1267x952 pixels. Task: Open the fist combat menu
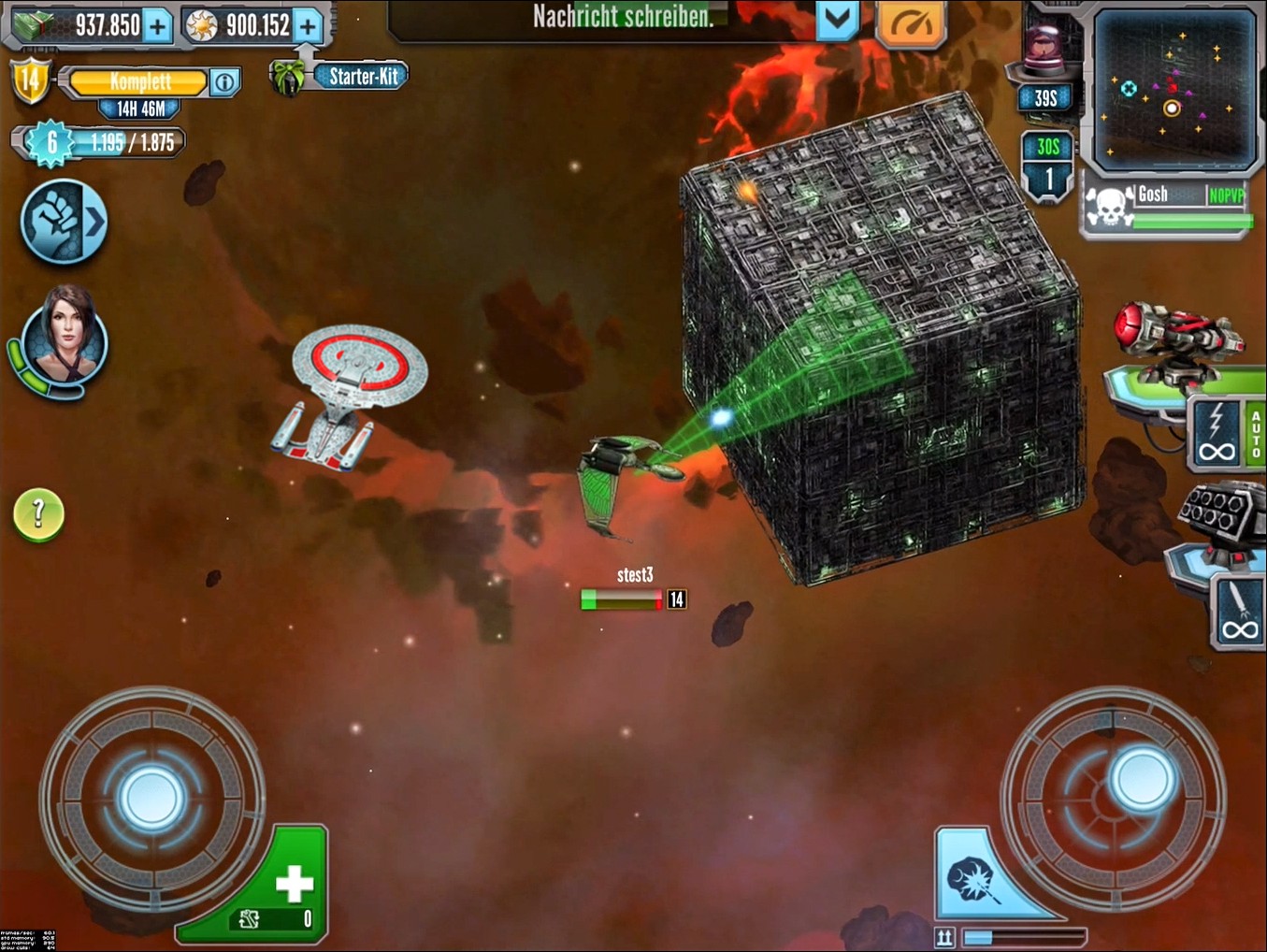(64, 222)
